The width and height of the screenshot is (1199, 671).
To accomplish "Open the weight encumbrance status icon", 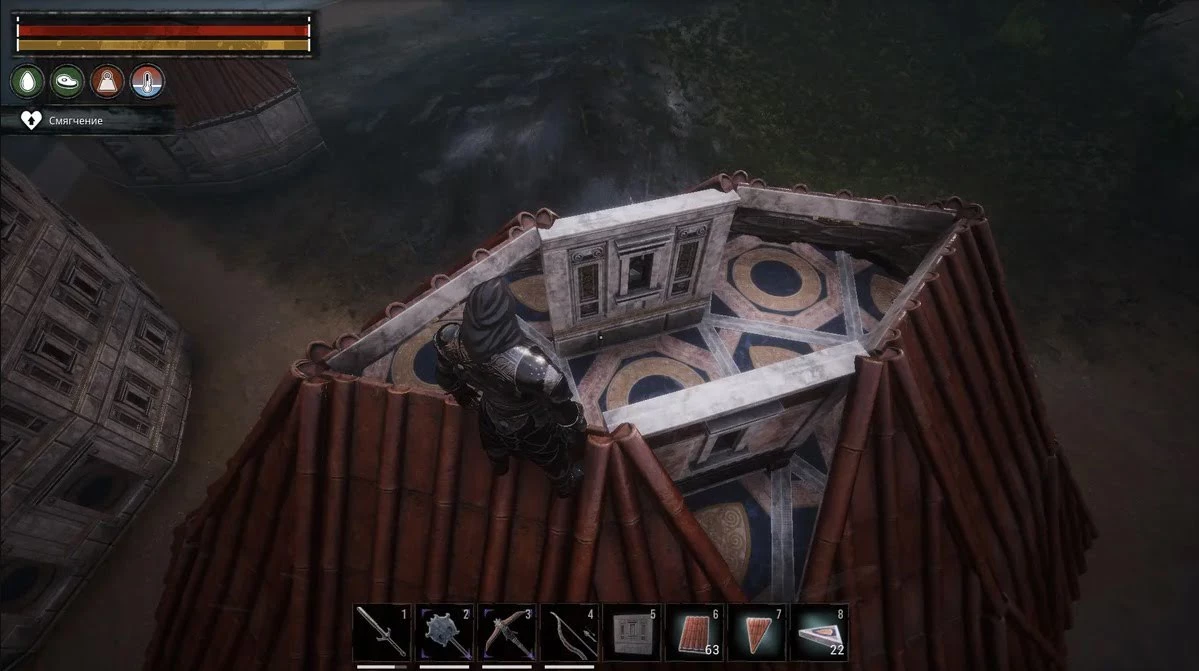I will [x=107, y=81].
